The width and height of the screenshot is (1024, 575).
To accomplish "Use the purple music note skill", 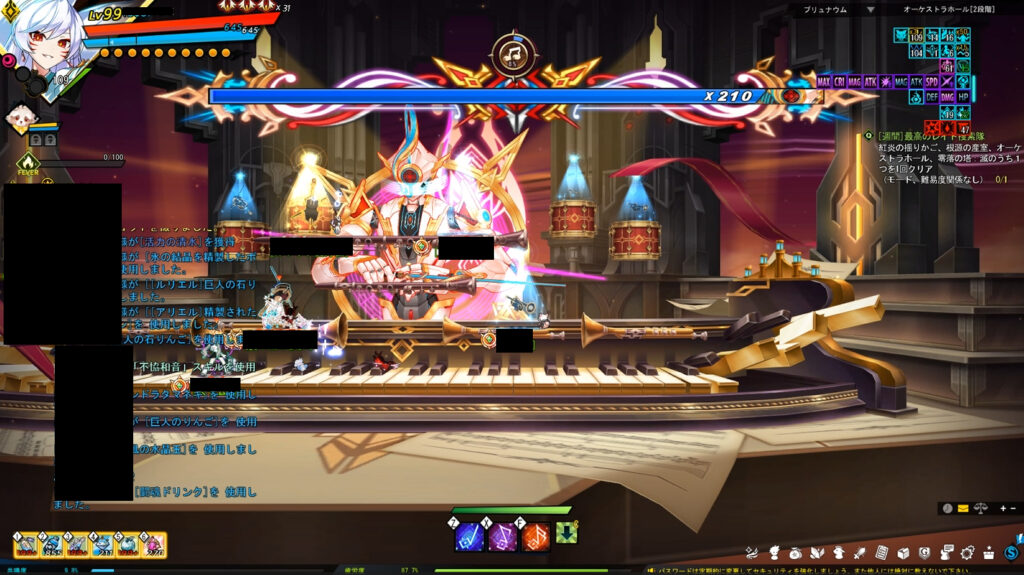I will (503, 537).
